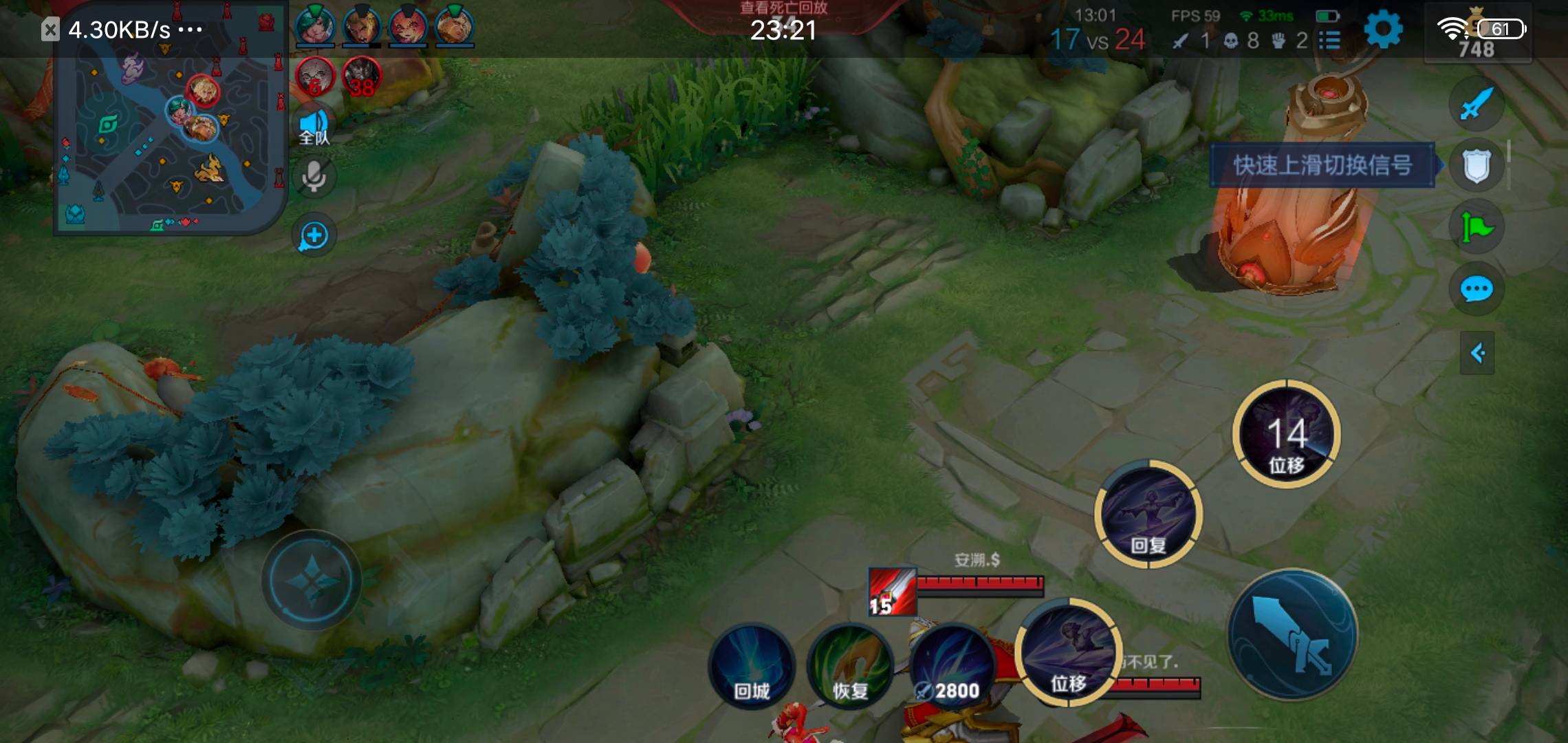Close the network speed overlay
This screenshot has height=743, width=1568.
click(50, 30)
